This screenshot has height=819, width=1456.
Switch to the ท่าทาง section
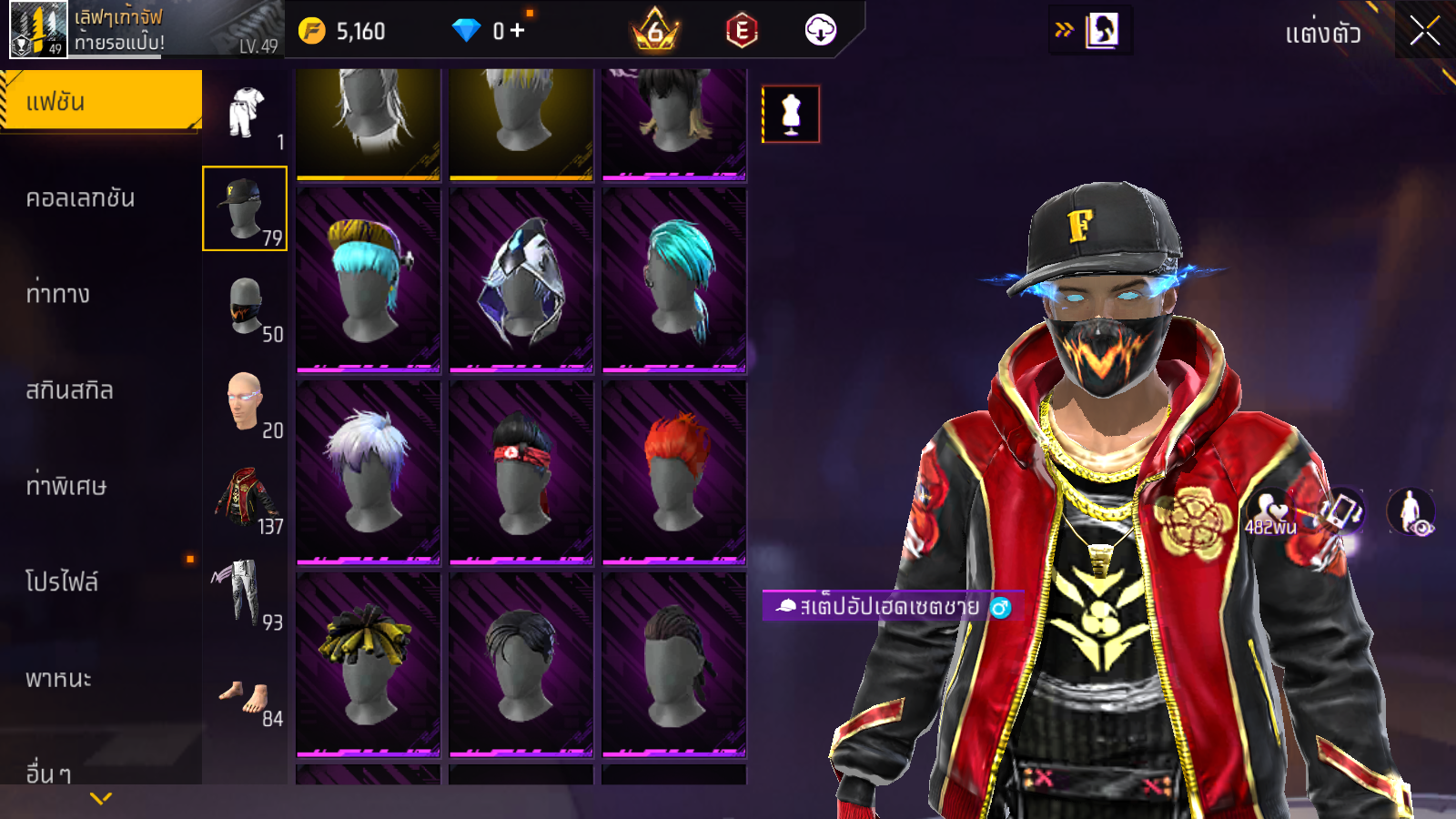coord(58,294)
